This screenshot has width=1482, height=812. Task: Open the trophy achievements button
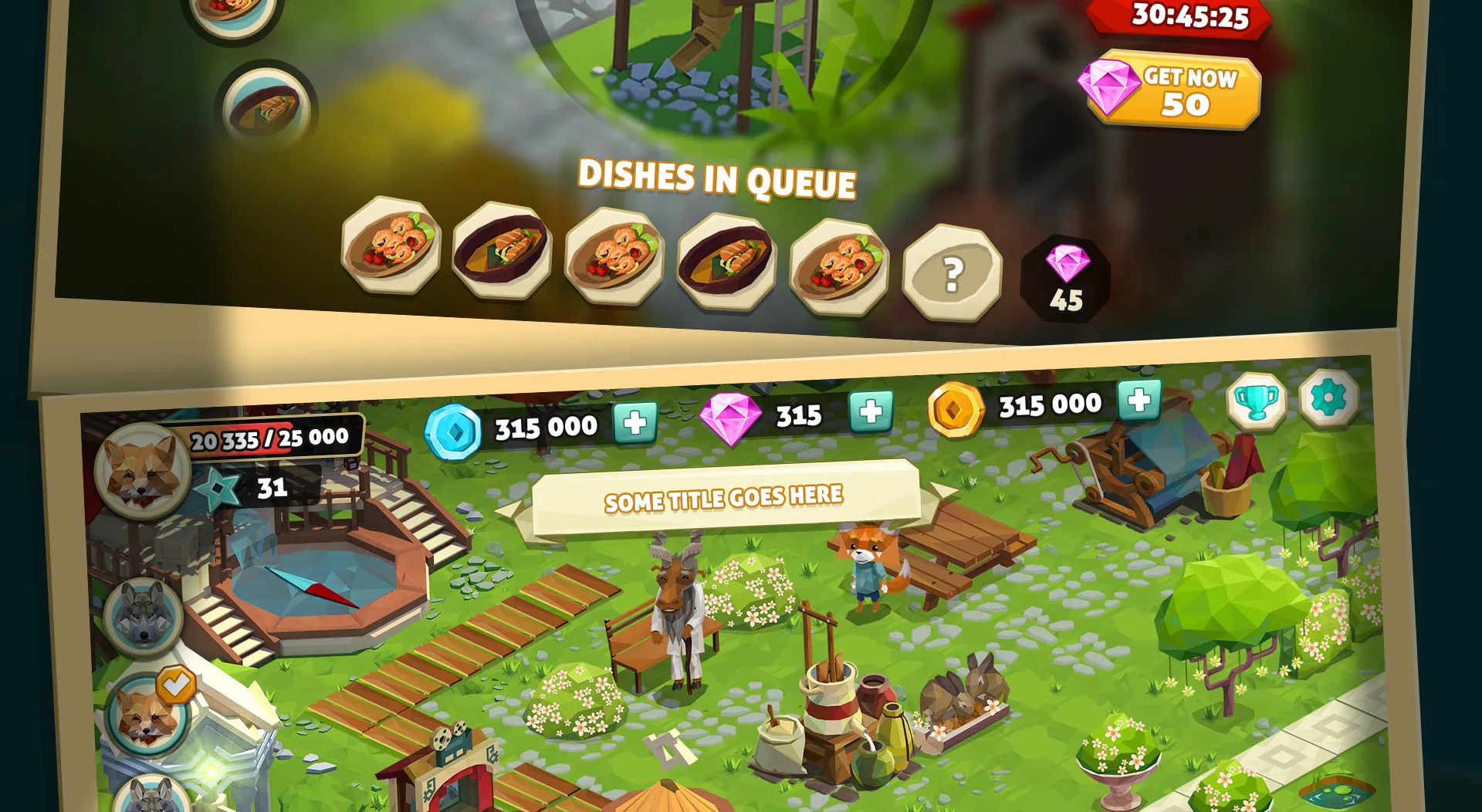1257,401
